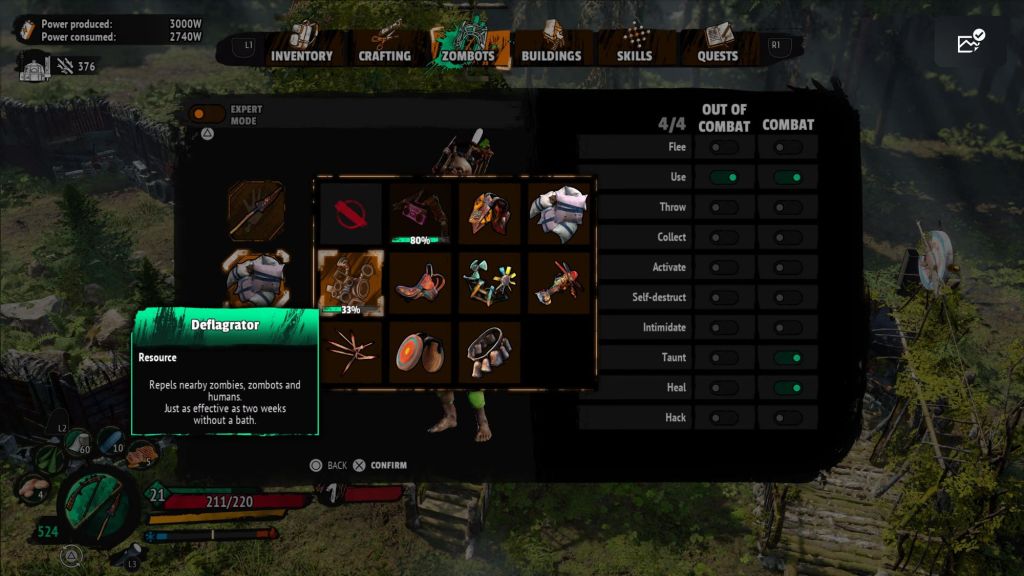This screenshot has height=576, width=1024.
Task: Toggle Throw out of combat
Action: (x=724, y=207)
